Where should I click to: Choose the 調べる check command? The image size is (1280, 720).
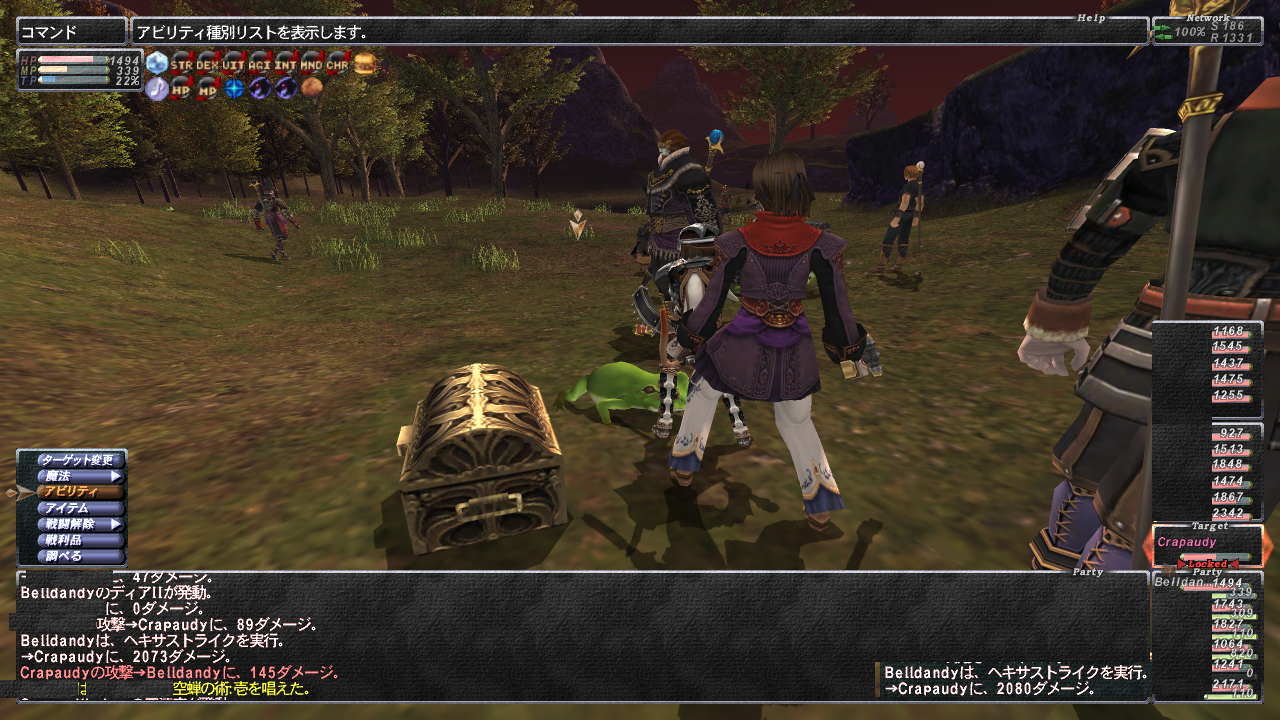click(x=78, y=556)
